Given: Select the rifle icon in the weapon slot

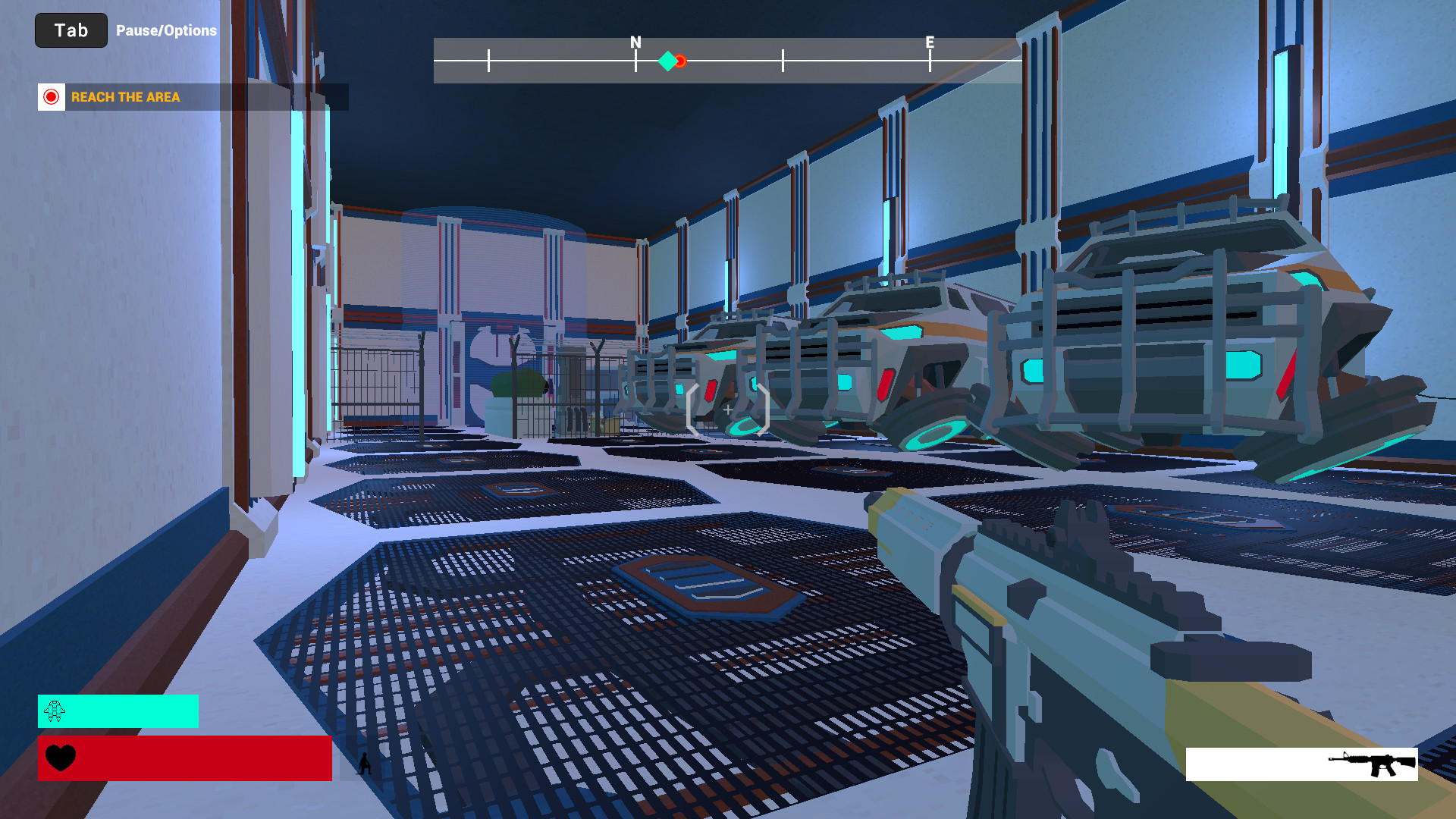Looking at the screenshot, I should click(x=1373, y=764).
